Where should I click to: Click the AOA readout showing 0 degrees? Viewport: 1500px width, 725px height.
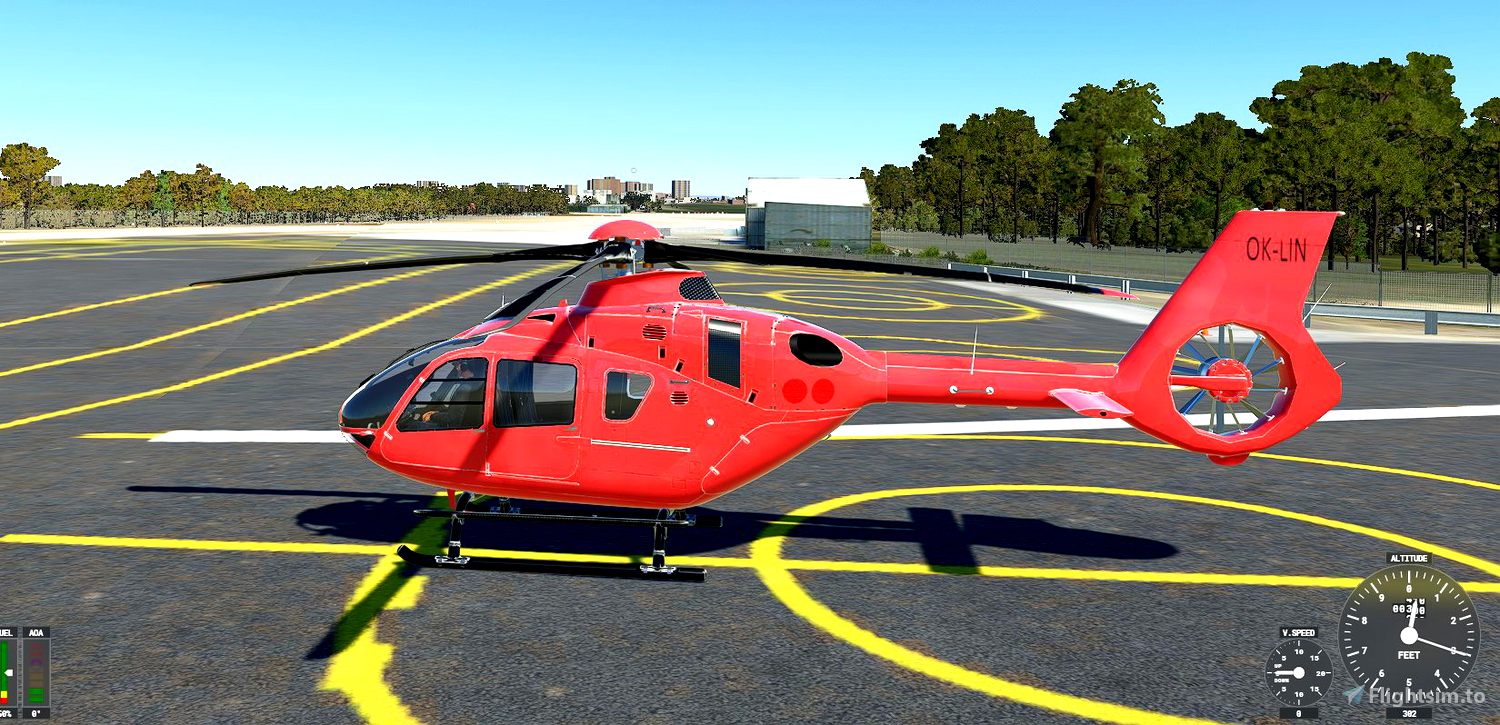[36, 713]
